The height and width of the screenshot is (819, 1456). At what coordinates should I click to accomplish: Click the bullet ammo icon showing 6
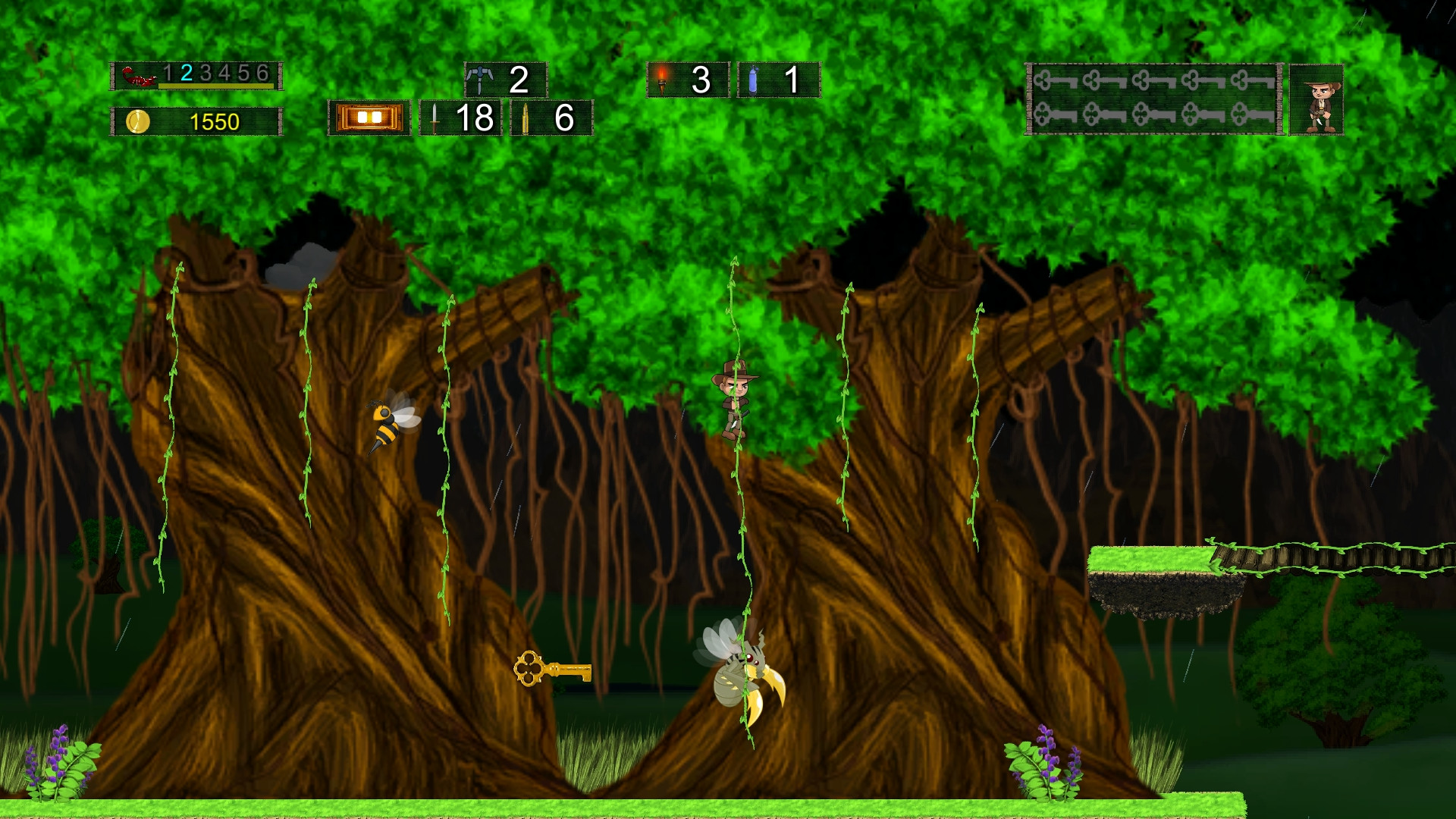(526, 118)
